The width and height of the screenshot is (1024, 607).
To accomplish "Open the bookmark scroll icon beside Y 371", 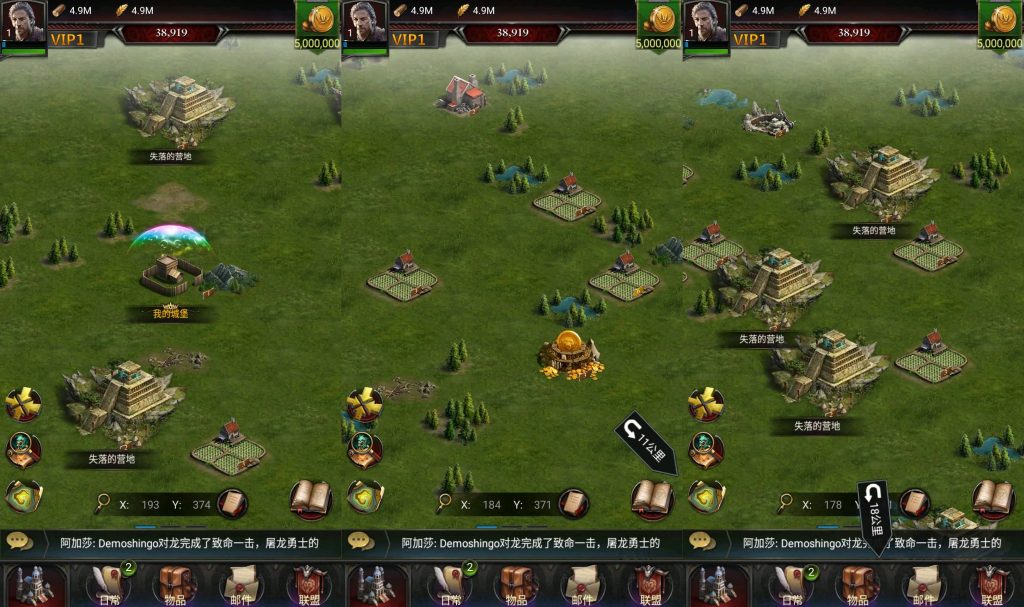I will (573, 503).
